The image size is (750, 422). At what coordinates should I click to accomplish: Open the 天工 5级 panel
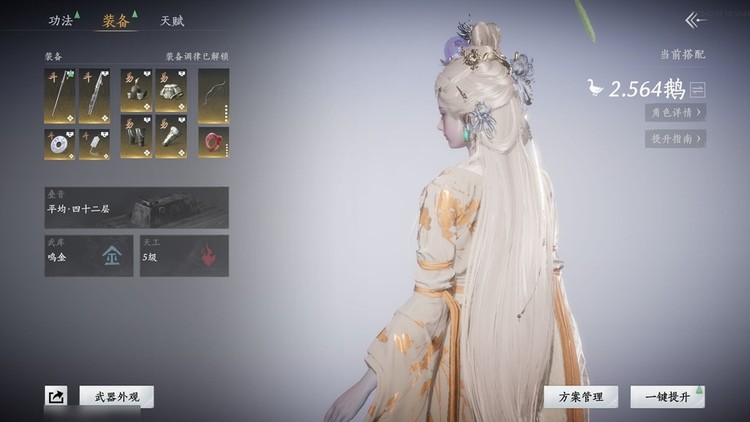click(x=184, y=256)
